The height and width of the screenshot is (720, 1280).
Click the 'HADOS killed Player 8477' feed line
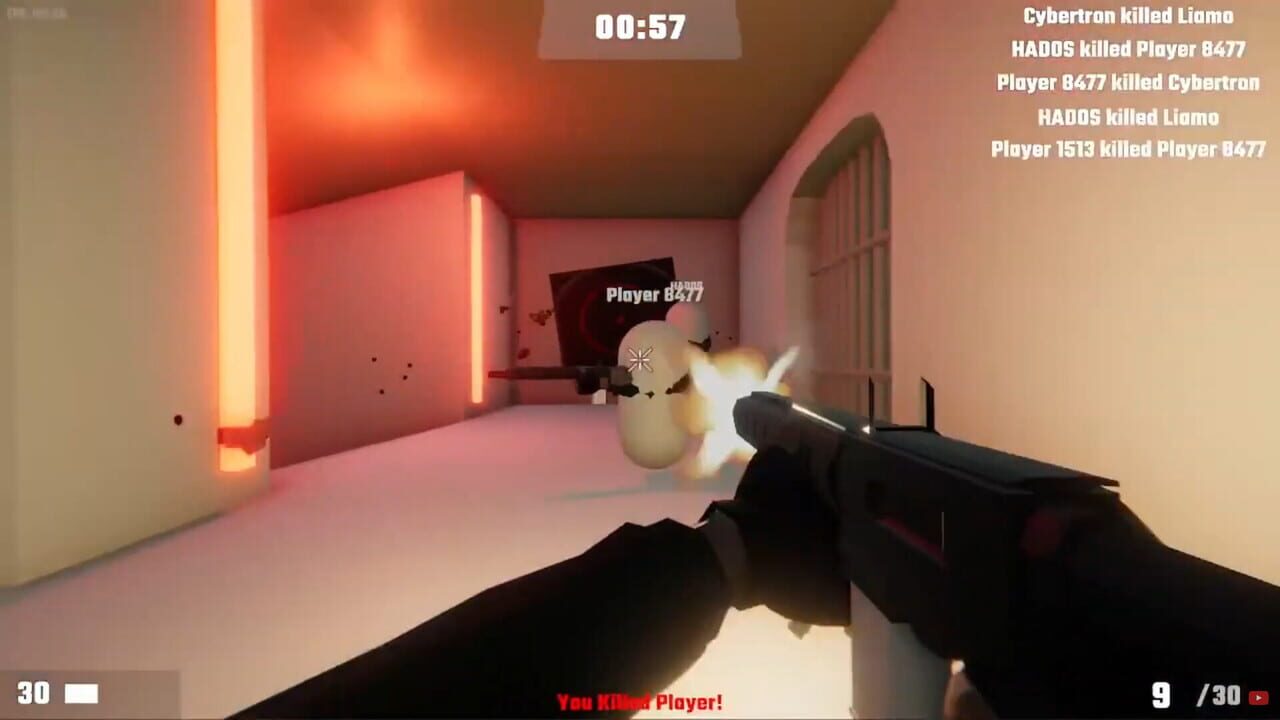coord(1131,49)
